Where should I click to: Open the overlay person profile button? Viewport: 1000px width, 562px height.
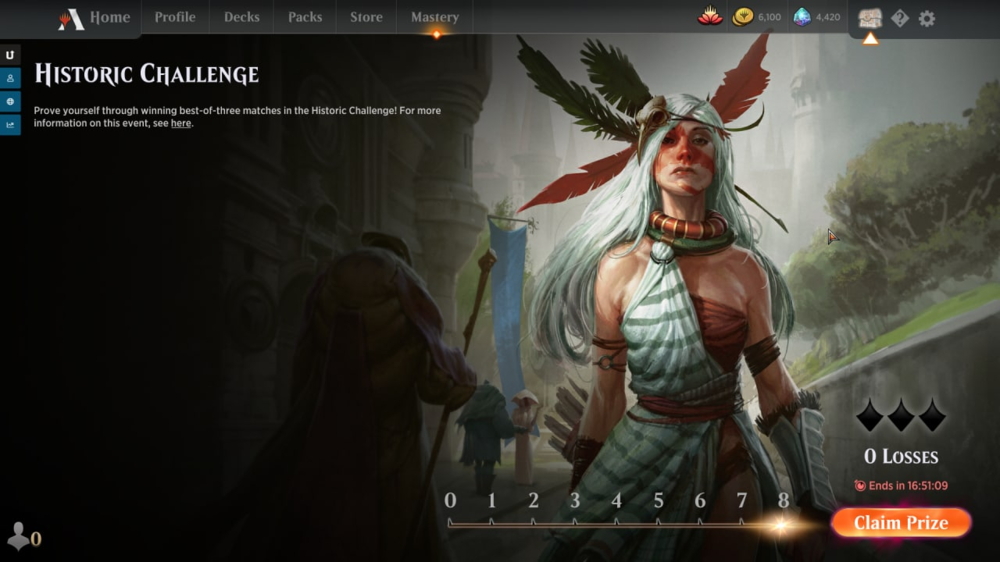[10, 78]
